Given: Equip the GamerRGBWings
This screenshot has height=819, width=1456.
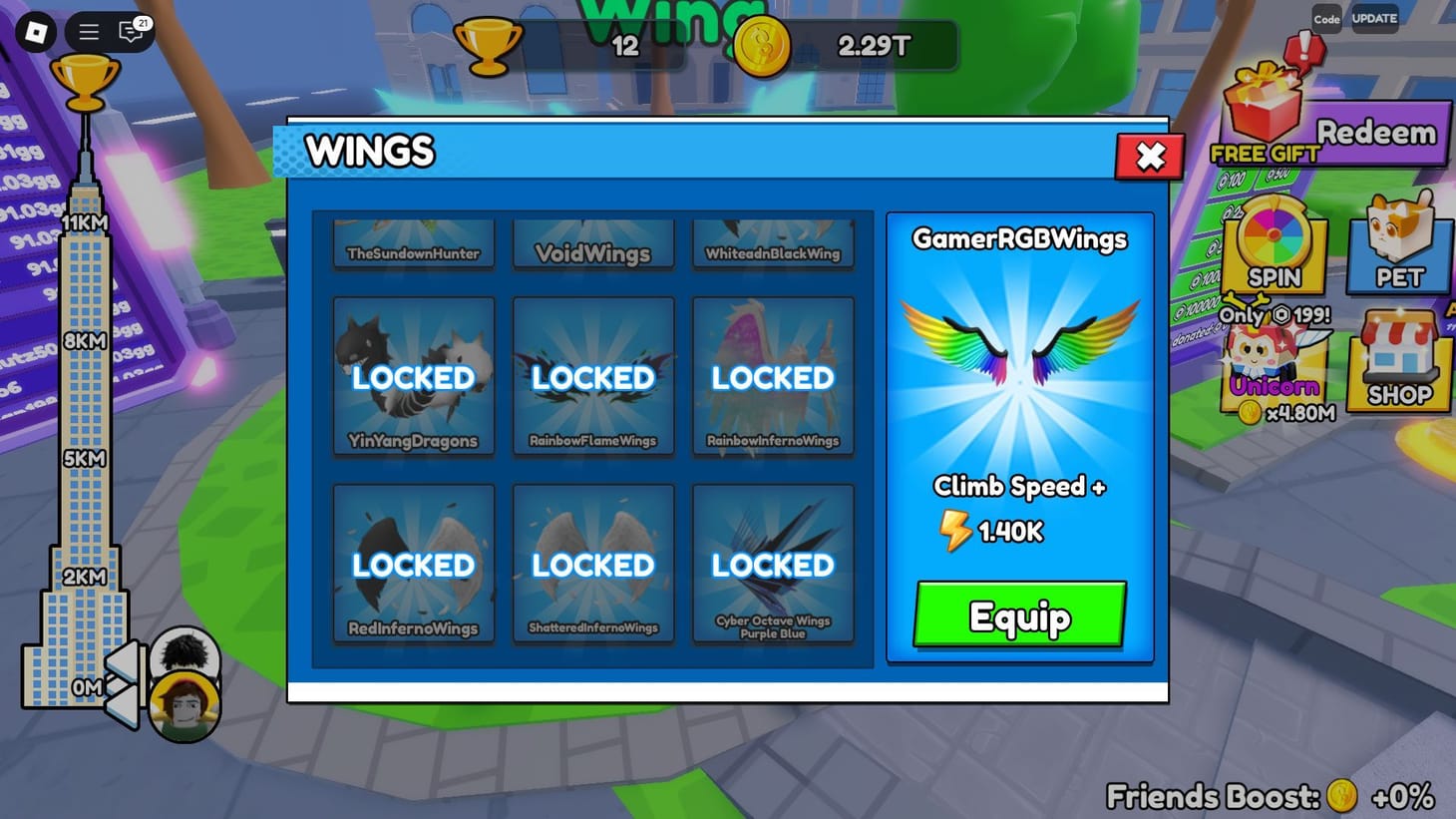Looking at the screenshot, I should (1017, 616).
